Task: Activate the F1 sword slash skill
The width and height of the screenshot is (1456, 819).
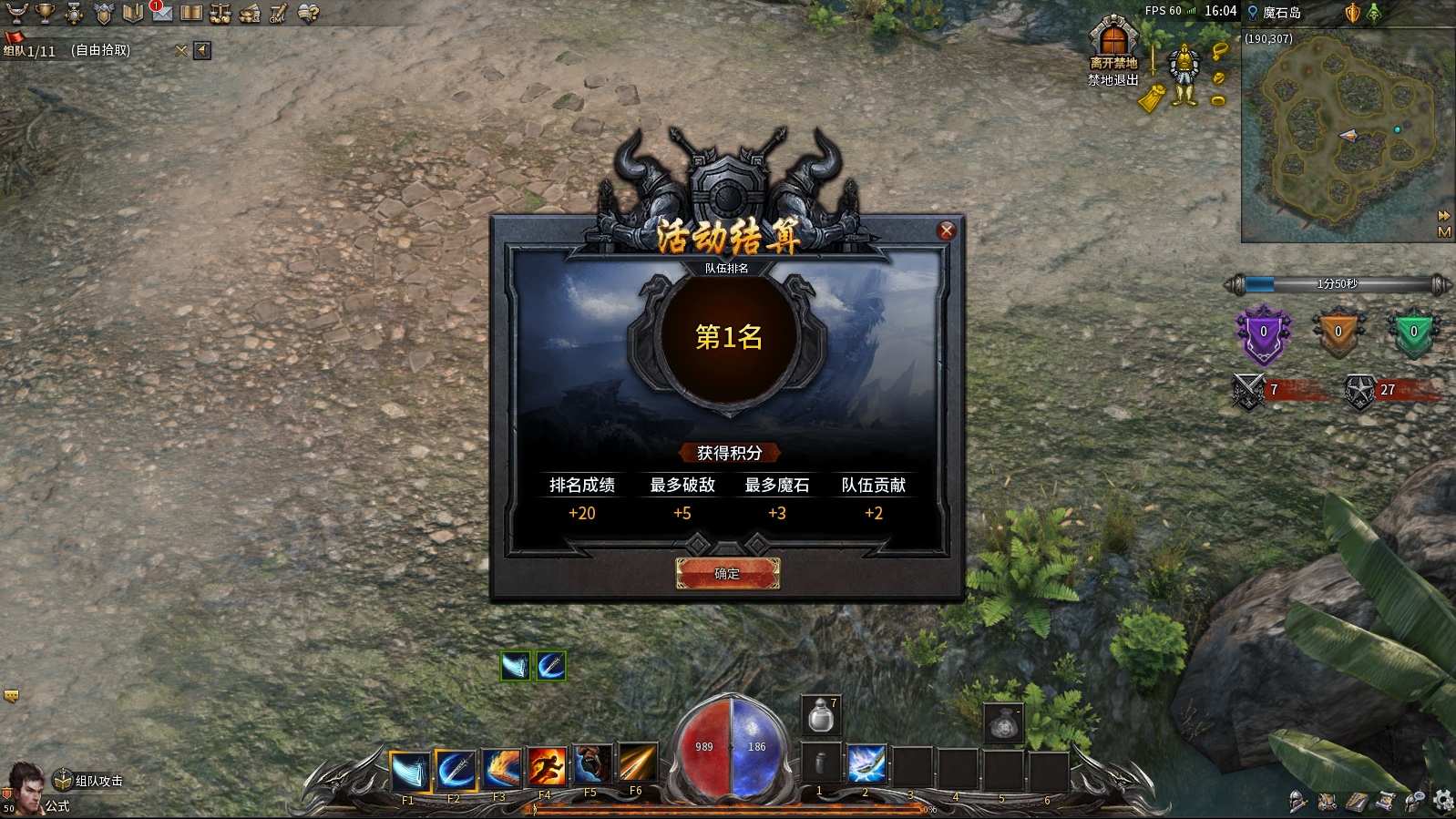Action: pos(410,771)
